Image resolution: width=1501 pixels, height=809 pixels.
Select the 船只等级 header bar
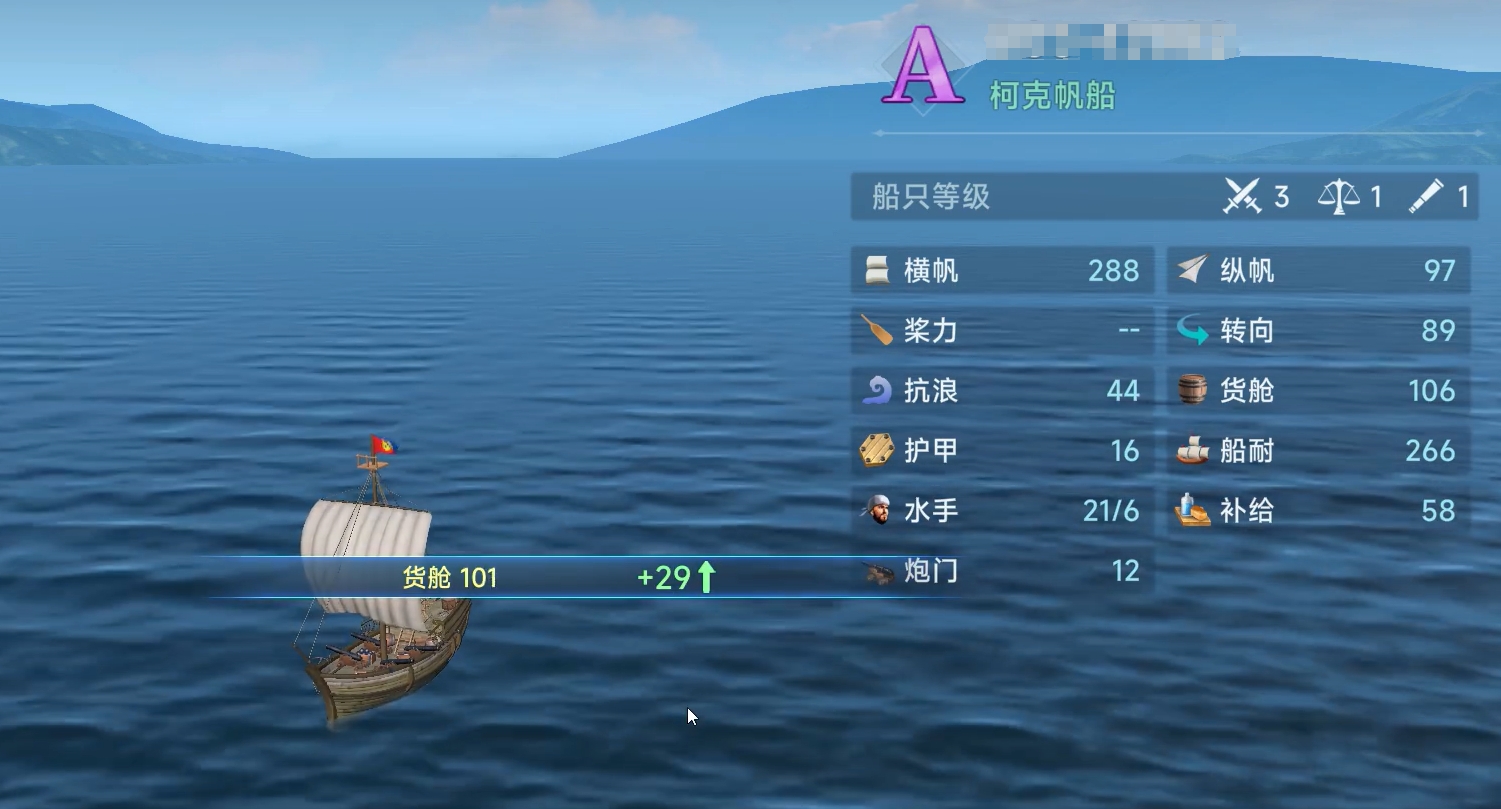[x=930, y=198]
